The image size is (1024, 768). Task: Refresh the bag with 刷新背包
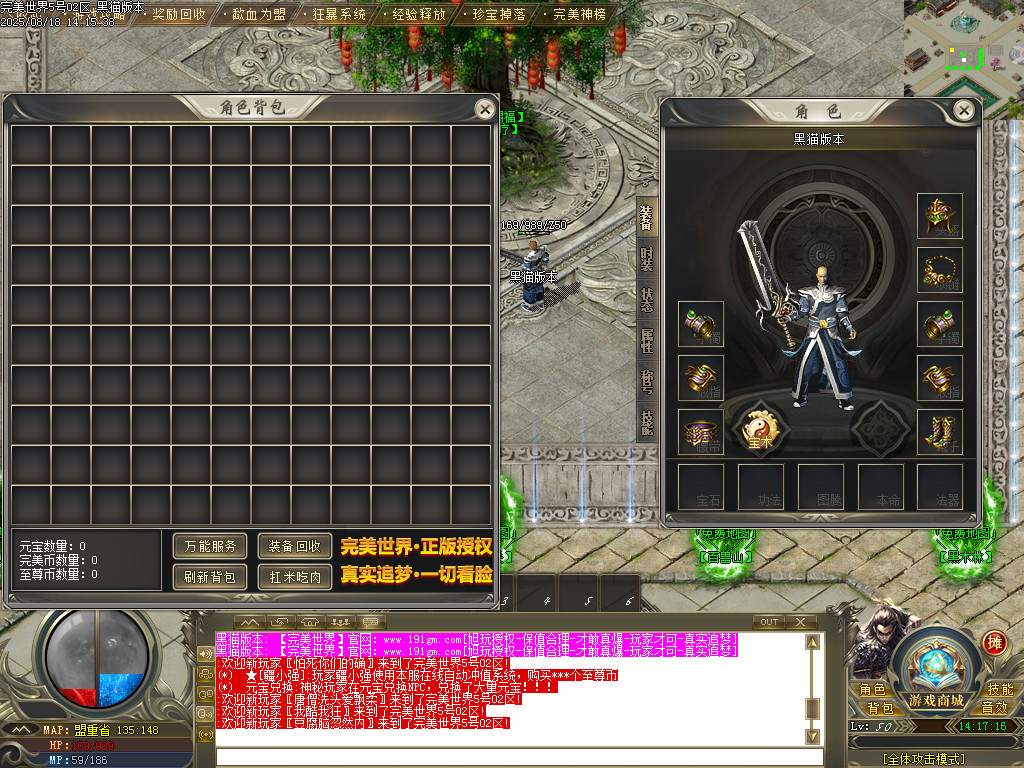(210, 577)
